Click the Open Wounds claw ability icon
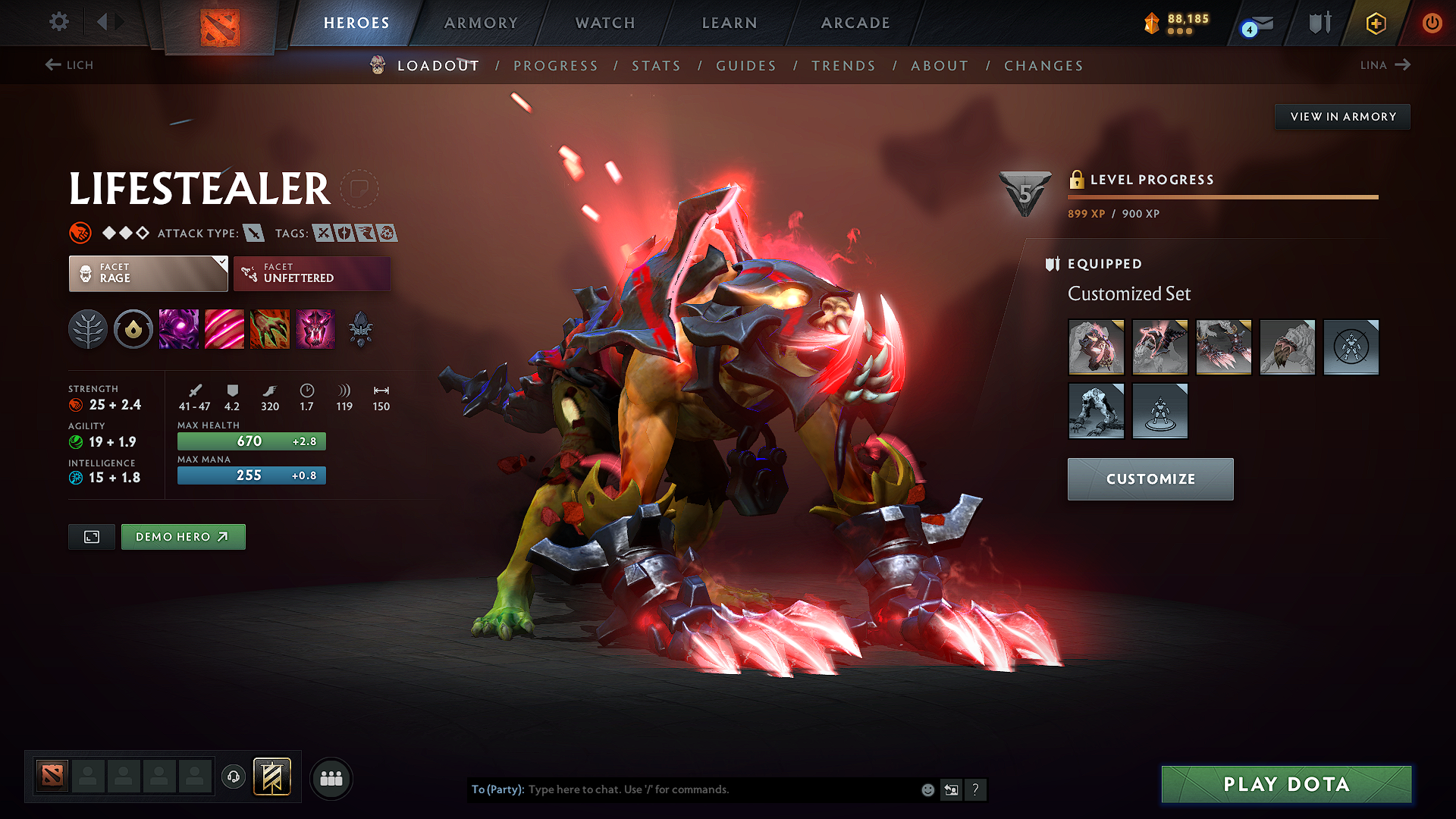Image resolution: width=1456 pixels, height=819 pixels. (270, 329)
